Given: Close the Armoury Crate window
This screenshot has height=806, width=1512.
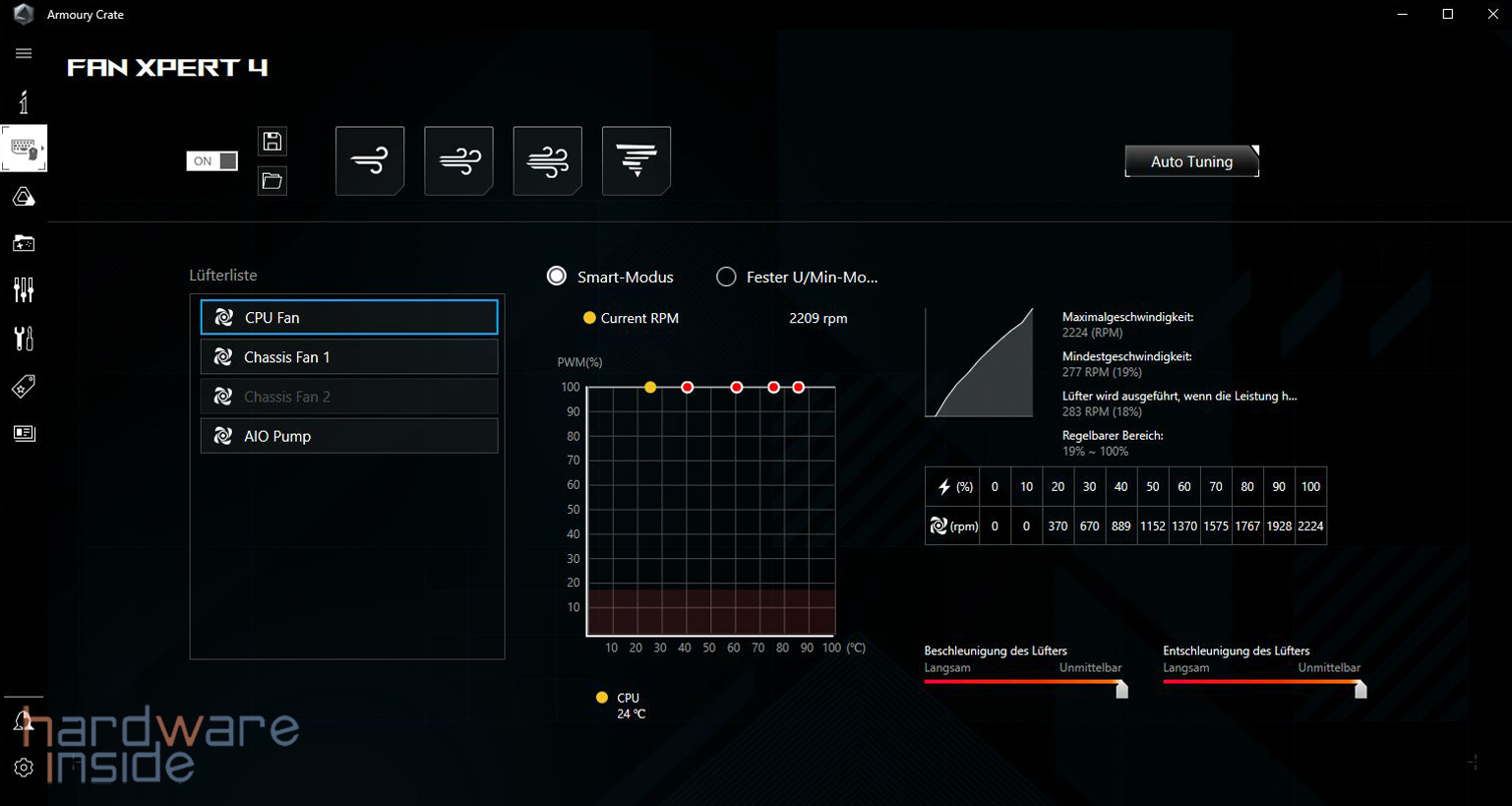Looking at the screenshot, I should click(1492, 14).
